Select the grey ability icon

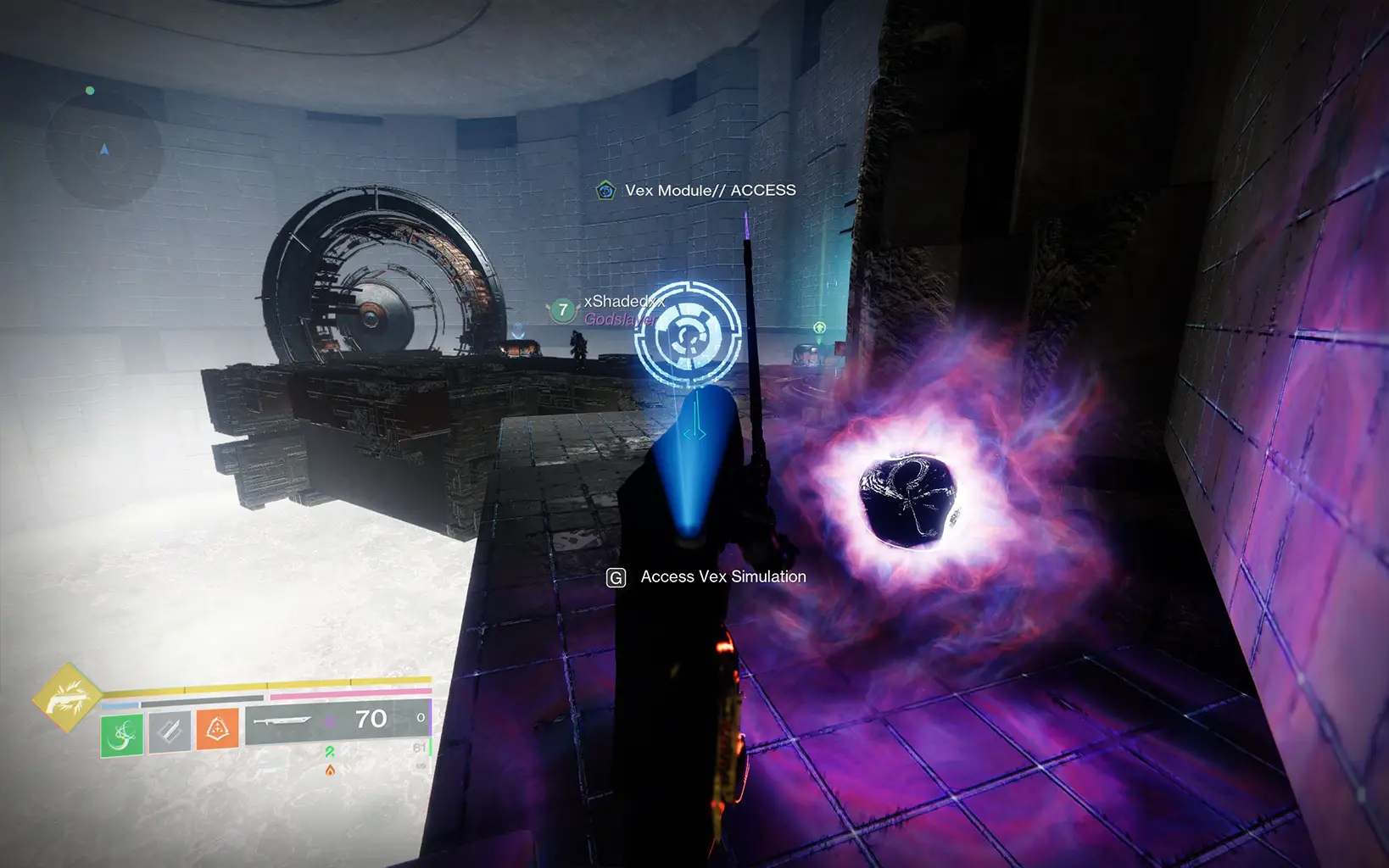[x=170, y=731]
